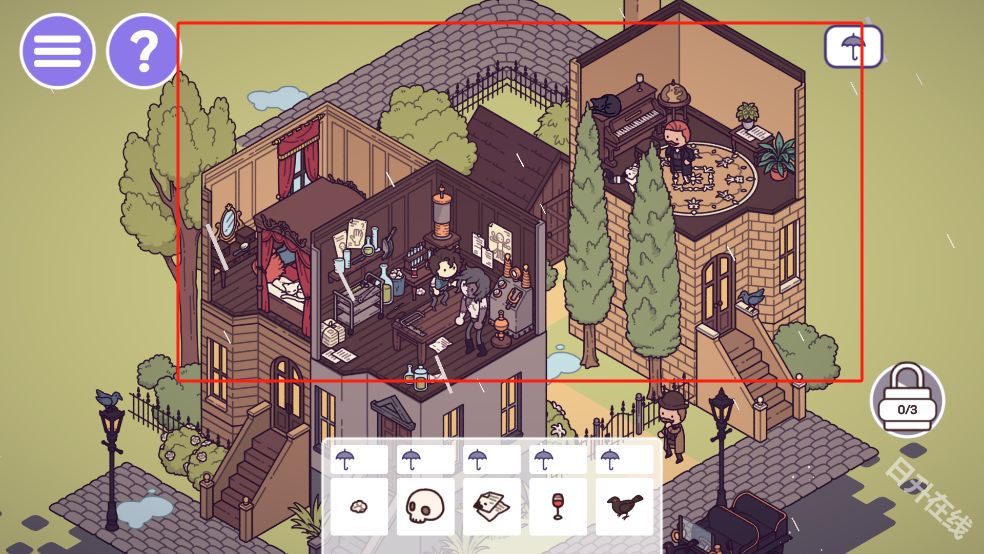
Task: Pick the black crow item slot
Action: click(625, 506)
